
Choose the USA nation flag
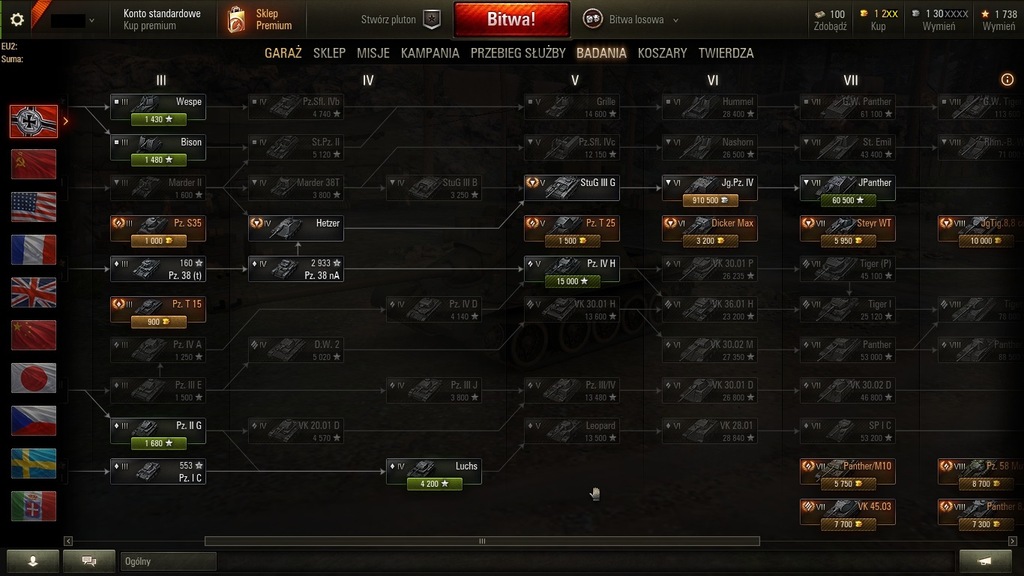[x=33, y=207]
